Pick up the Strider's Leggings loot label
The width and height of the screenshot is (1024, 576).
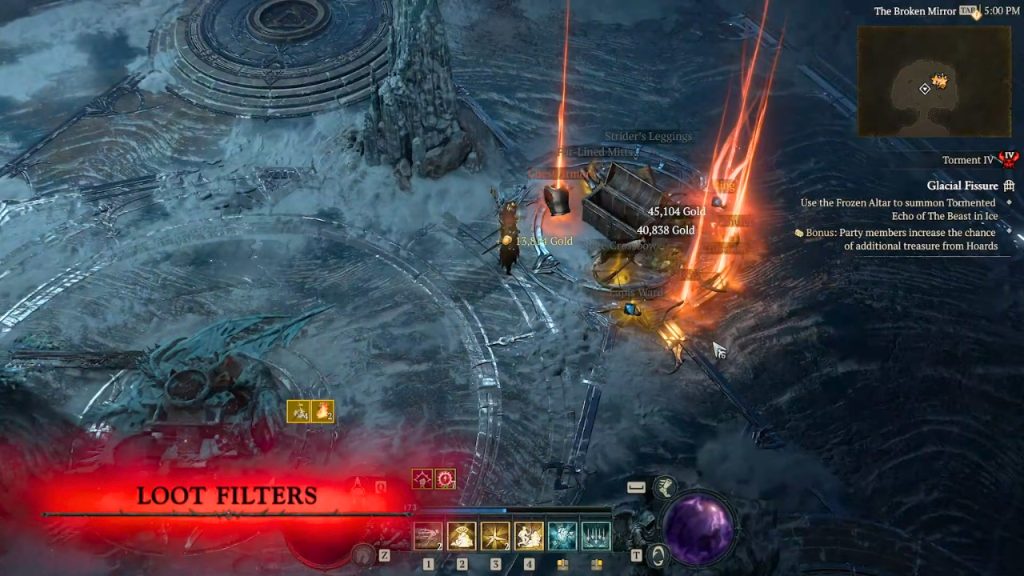648,136
